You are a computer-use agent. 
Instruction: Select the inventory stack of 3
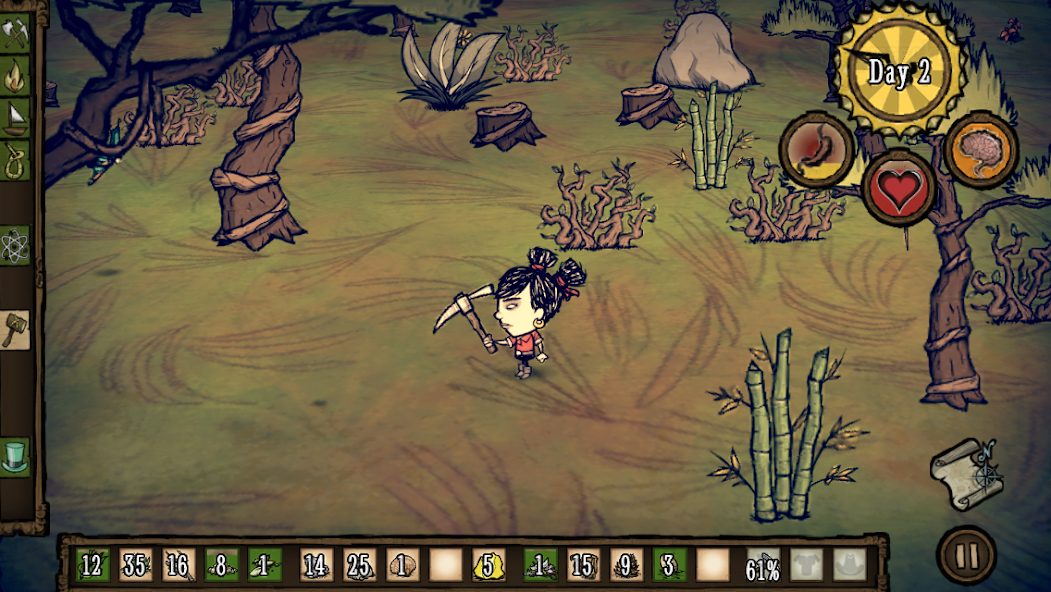(x=669, y=566)
